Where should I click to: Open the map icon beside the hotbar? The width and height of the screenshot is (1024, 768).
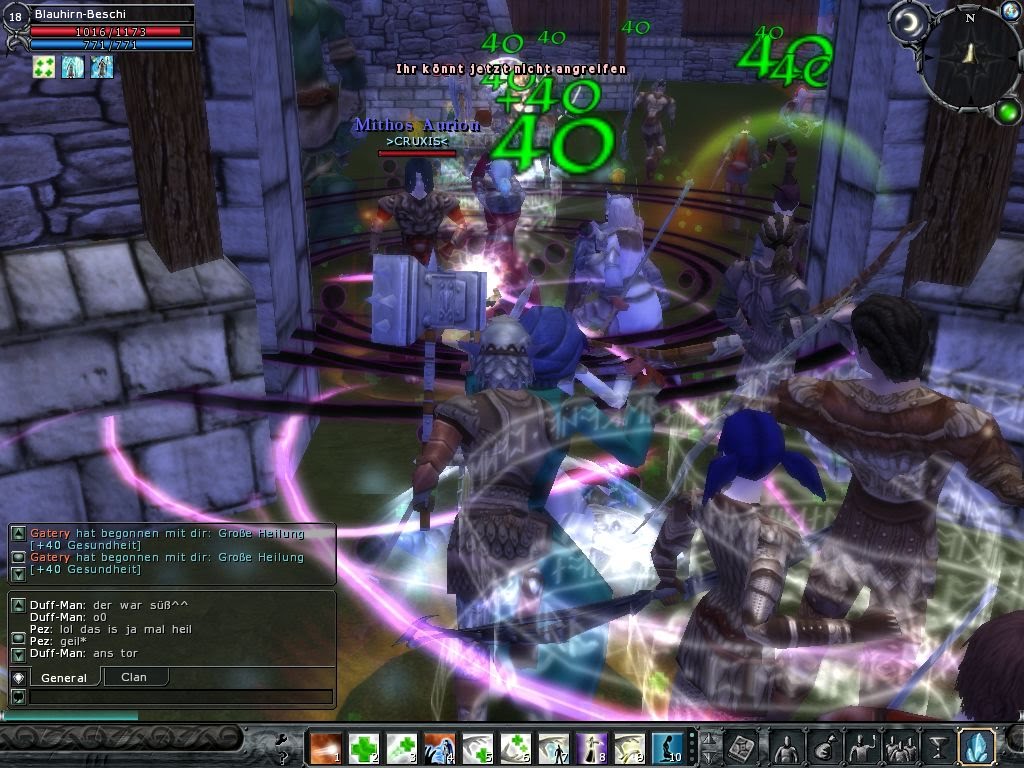click(x=741, y=747)
